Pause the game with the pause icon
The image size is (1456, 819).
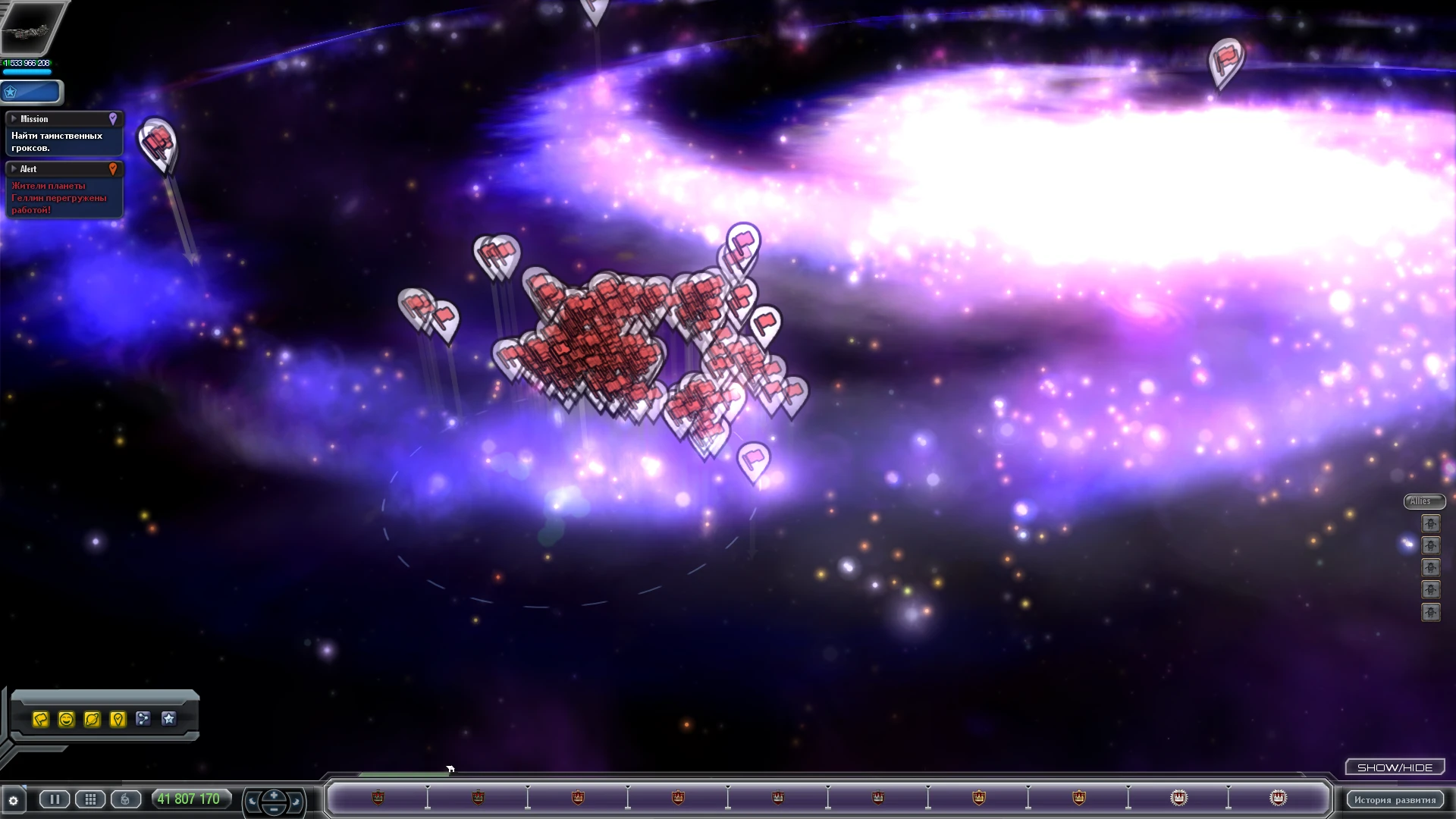point(54,799)
